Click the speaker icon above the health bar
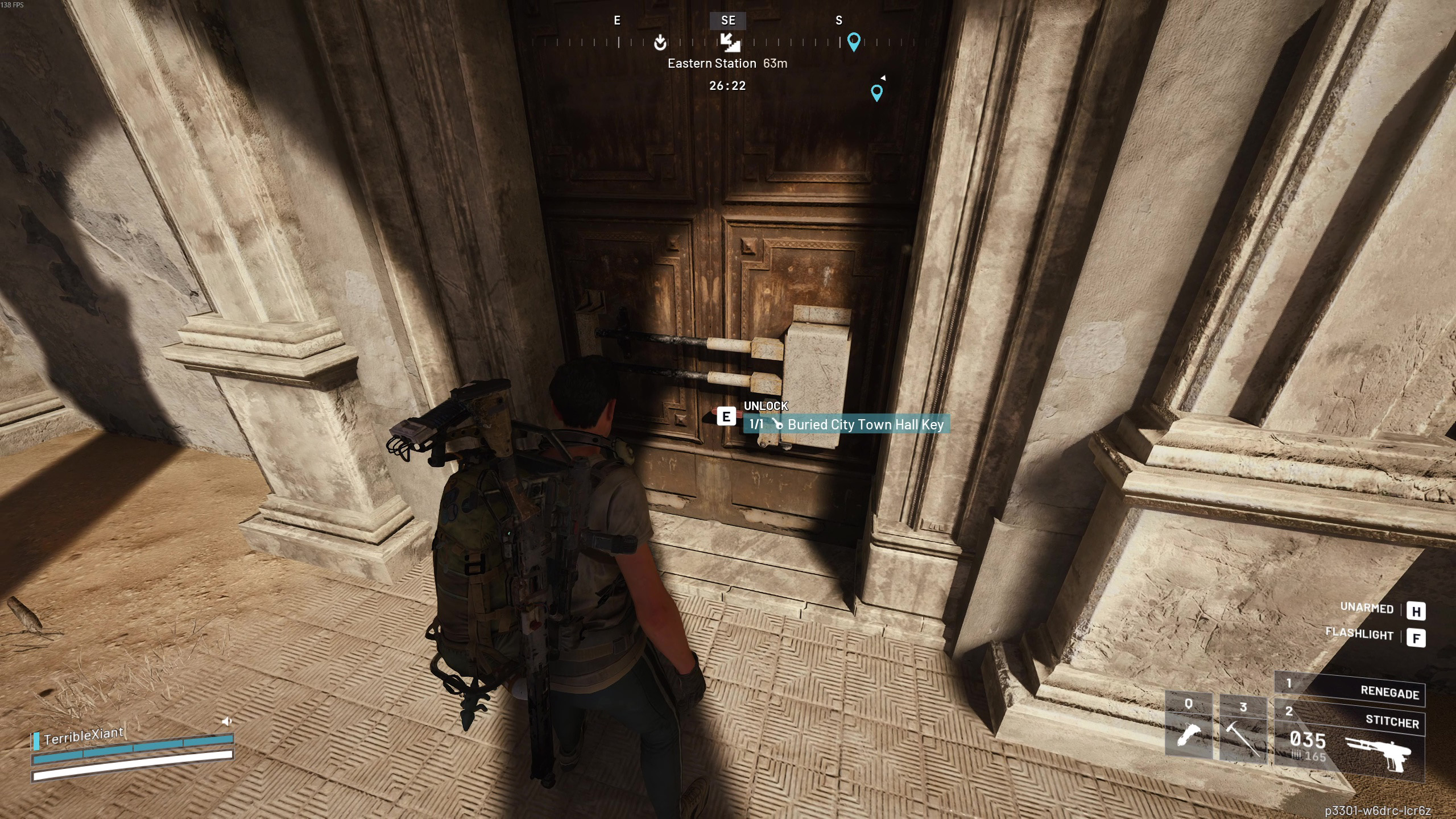Image resolution: width=1456 pixels, height=819 pixels. pyautogui.click(x=226, y=721)
